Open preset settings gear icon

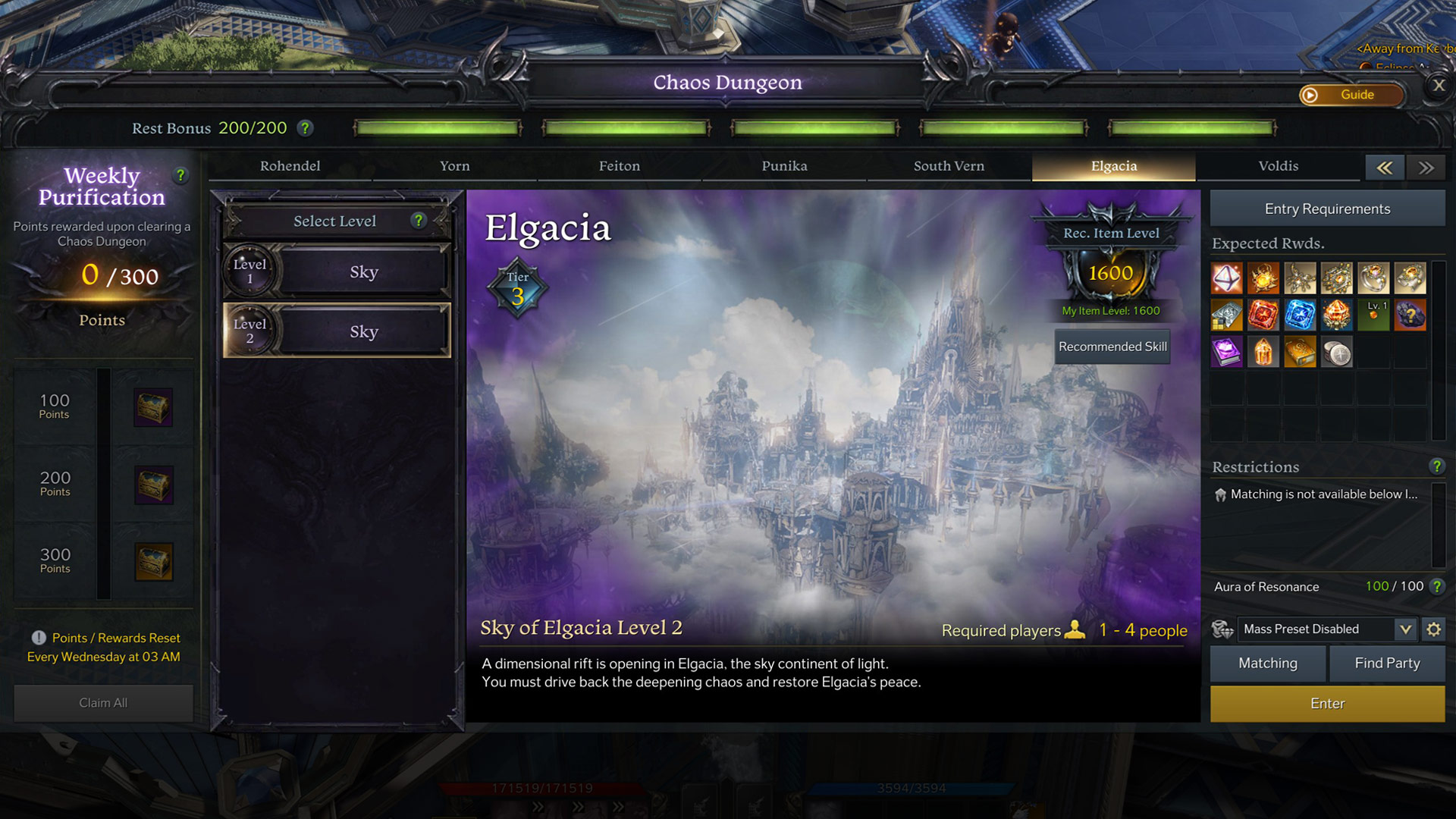(1433, 629)
